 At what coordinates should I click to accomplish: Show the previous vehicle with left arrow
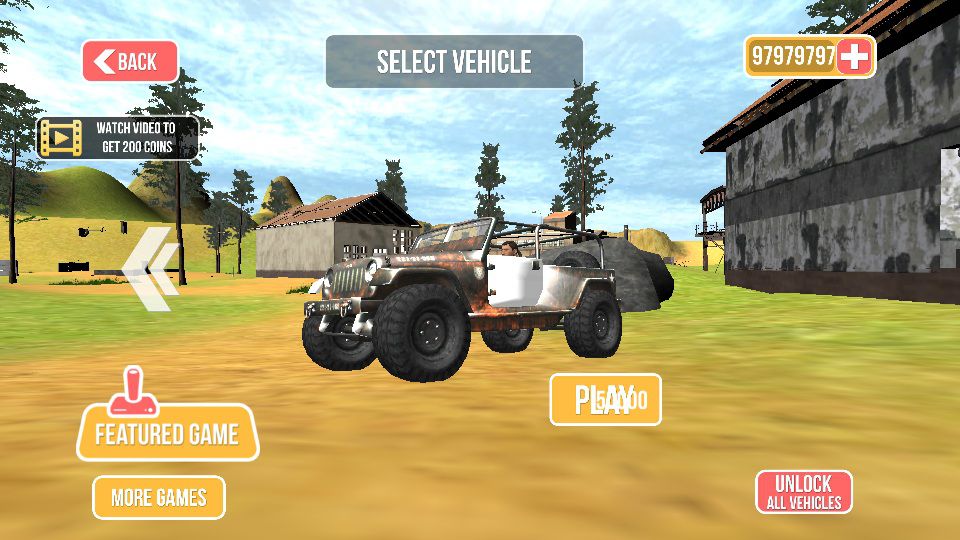click(x=151, y=269)
